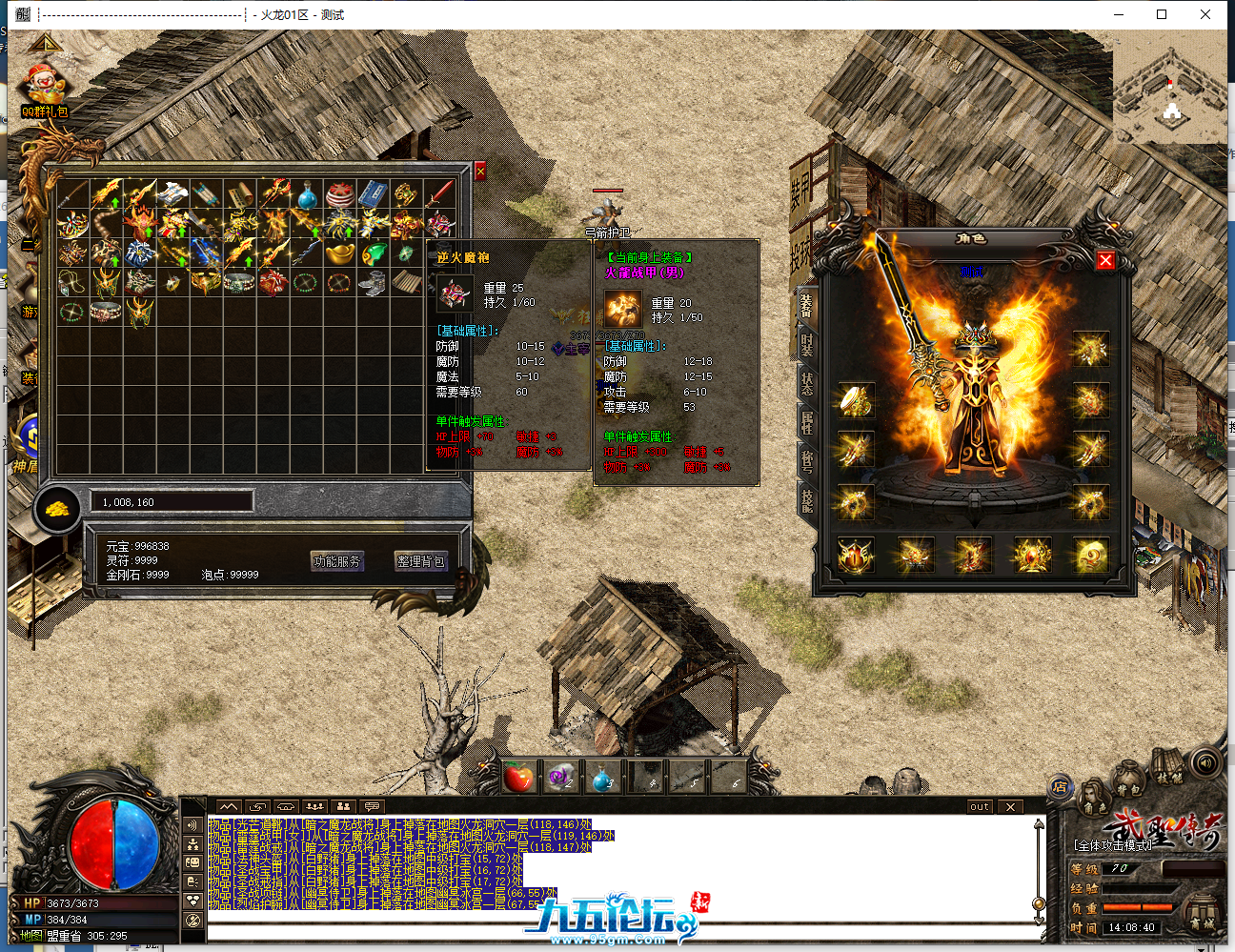Open the QQ群礼包 gift icon

(45, 91)
